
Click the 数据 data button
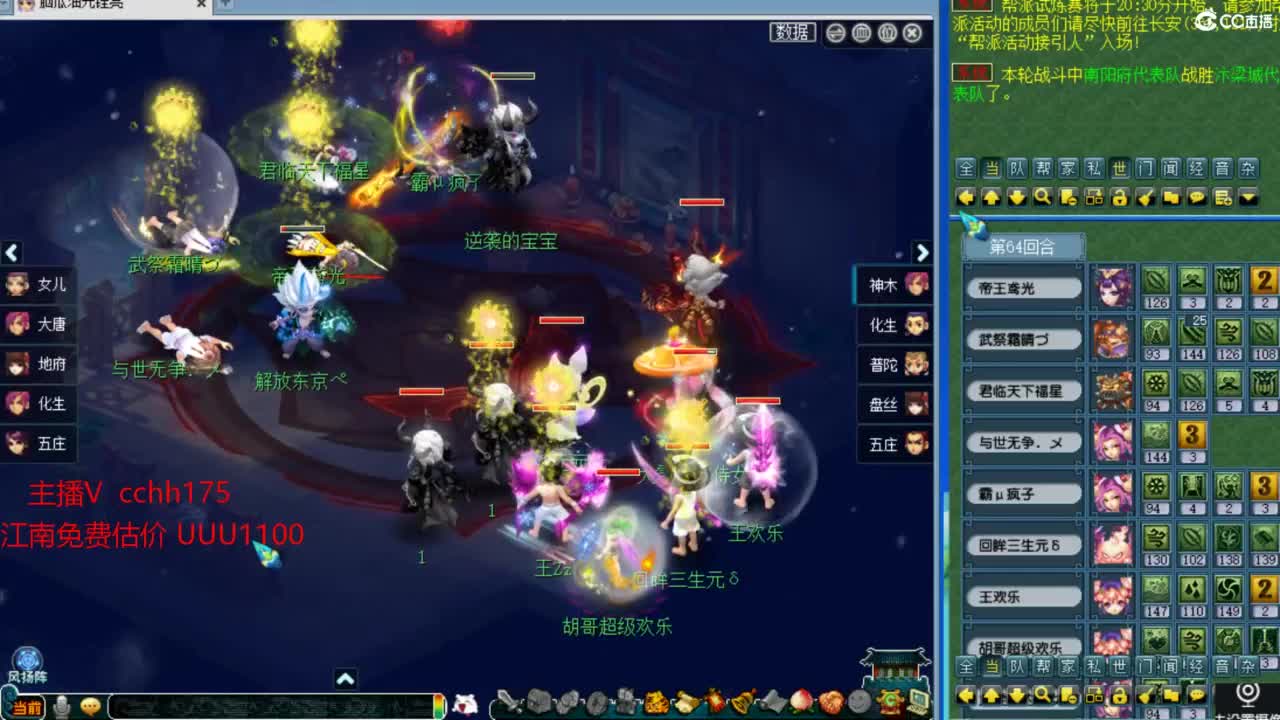point(791,32)
